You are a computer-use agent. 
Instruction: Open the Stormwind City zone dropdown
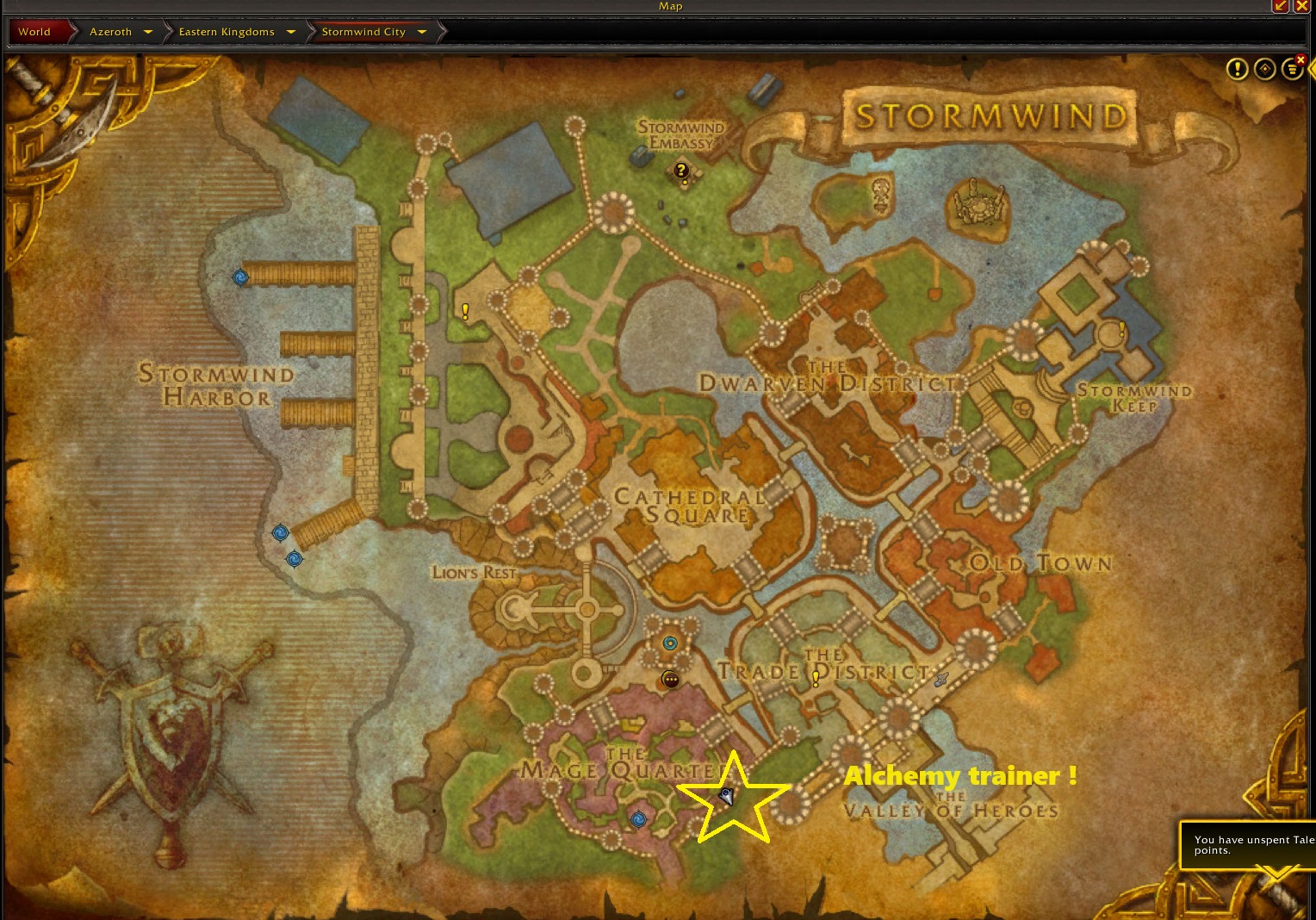tap(422, 32)
